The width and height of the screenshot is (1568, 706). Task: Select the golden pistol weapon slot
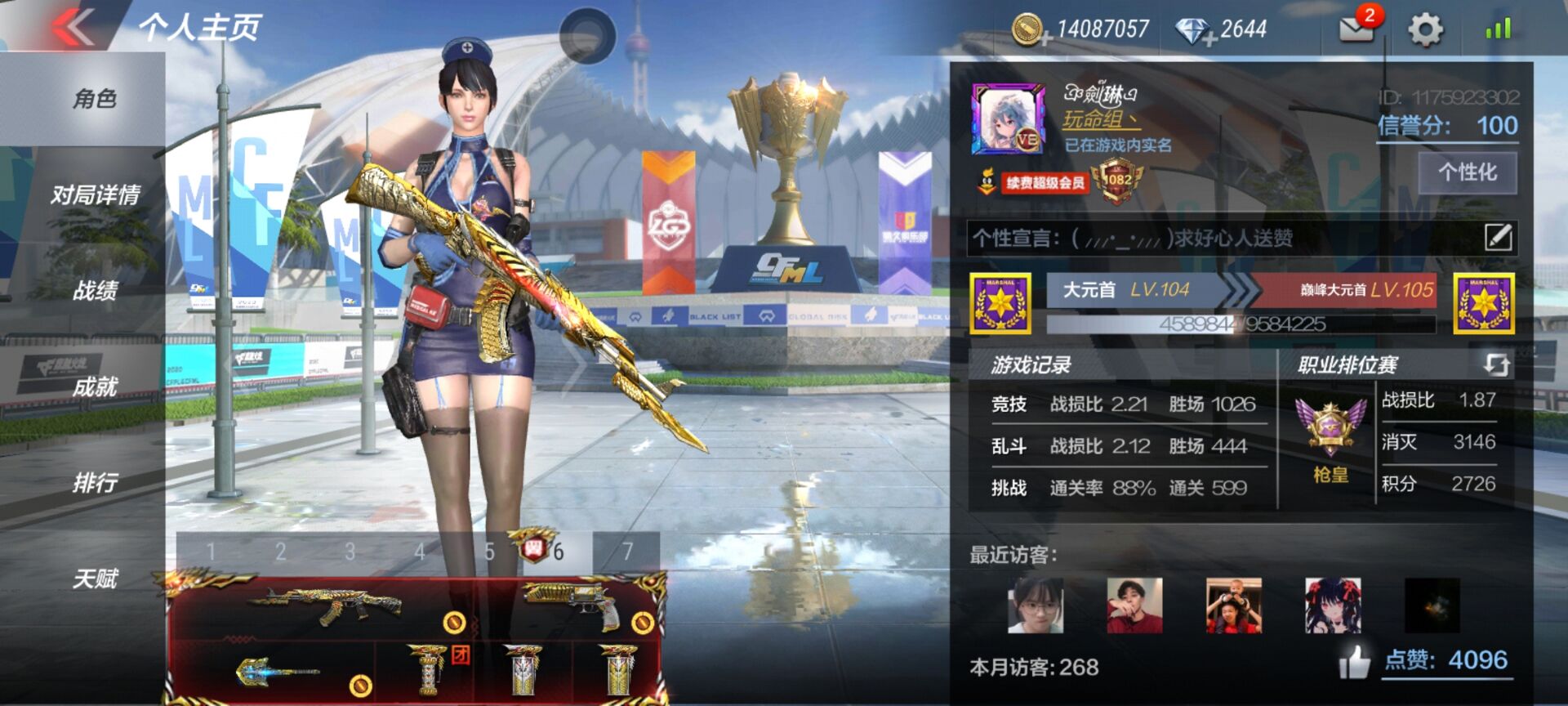tap(572, 608)
